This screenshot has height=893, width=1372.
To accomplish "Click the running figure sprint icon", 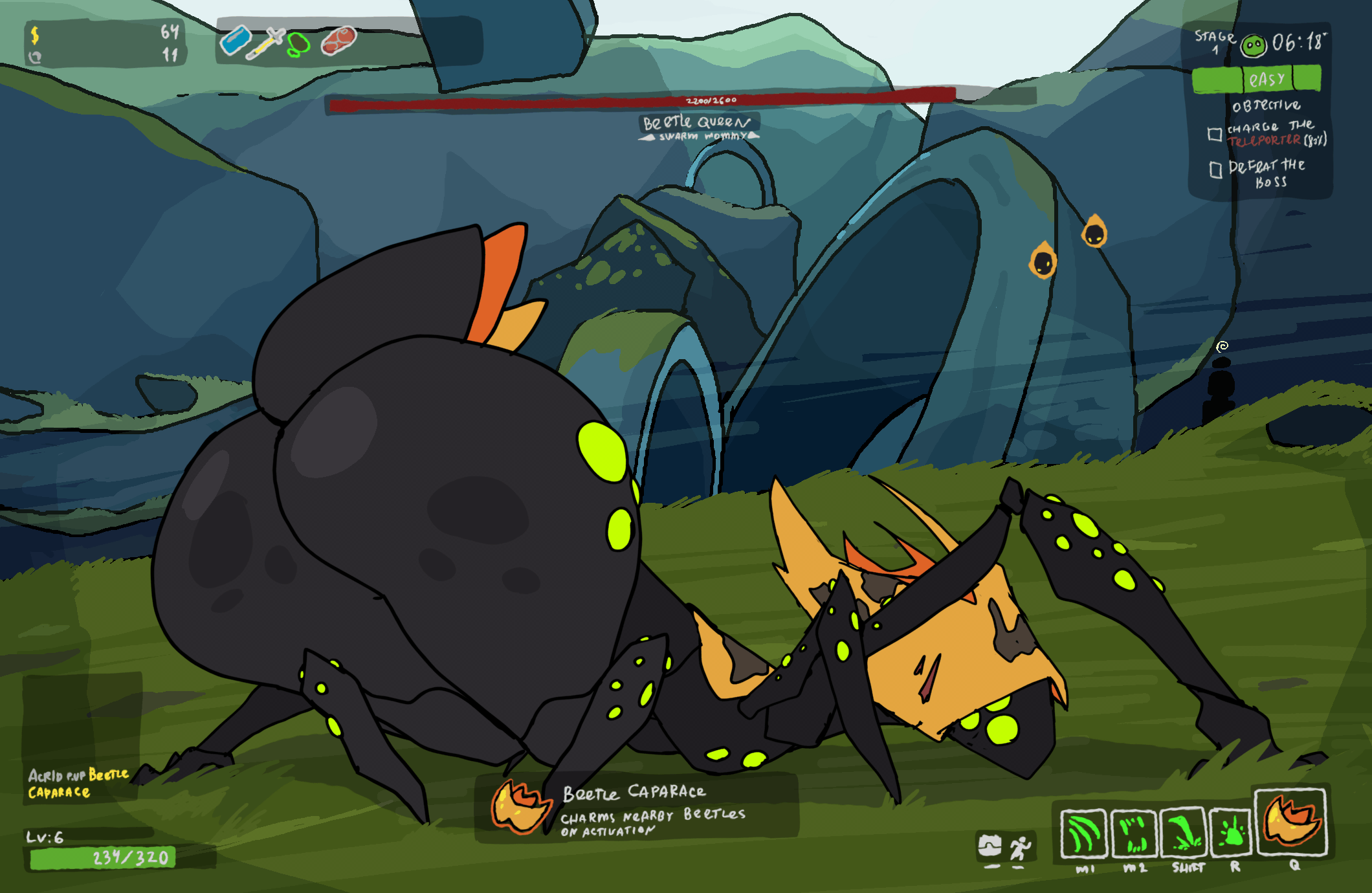I will coord(1020,847).
